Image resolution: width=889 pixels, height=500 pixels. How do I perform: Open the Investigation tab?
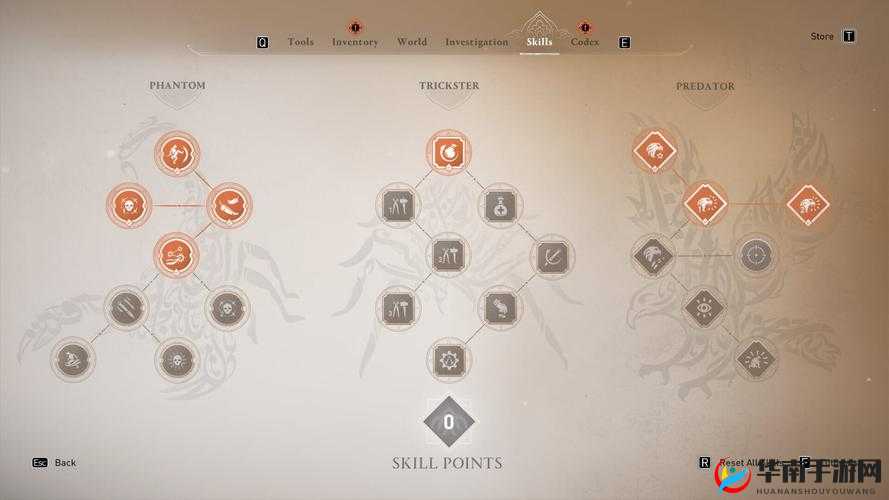click(x=476, y=42)
